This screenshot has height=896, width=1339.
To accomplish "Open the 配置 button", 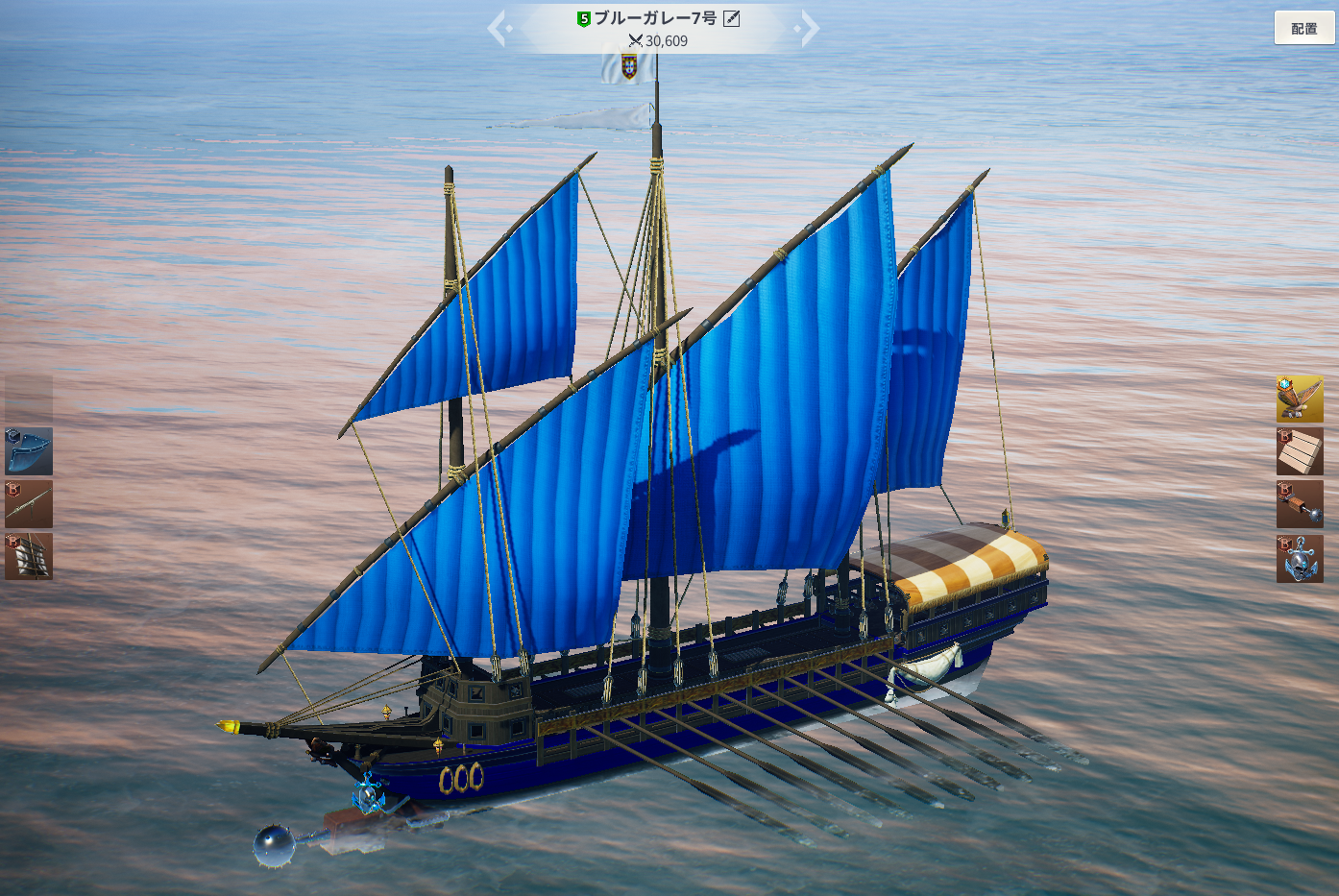I will pos(1303,29).
